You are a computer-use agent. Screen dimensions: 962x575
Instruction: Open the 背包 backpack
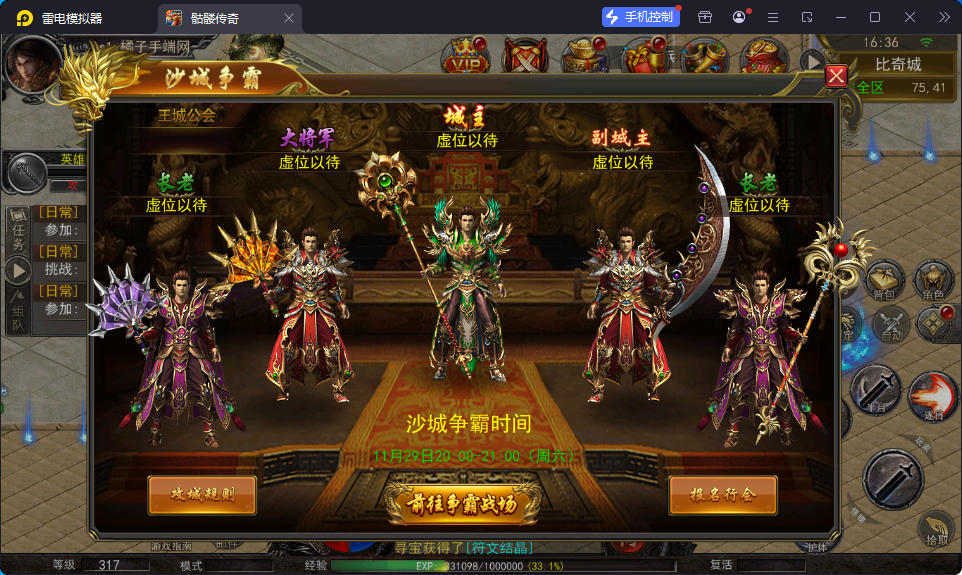tap(884, 282)
